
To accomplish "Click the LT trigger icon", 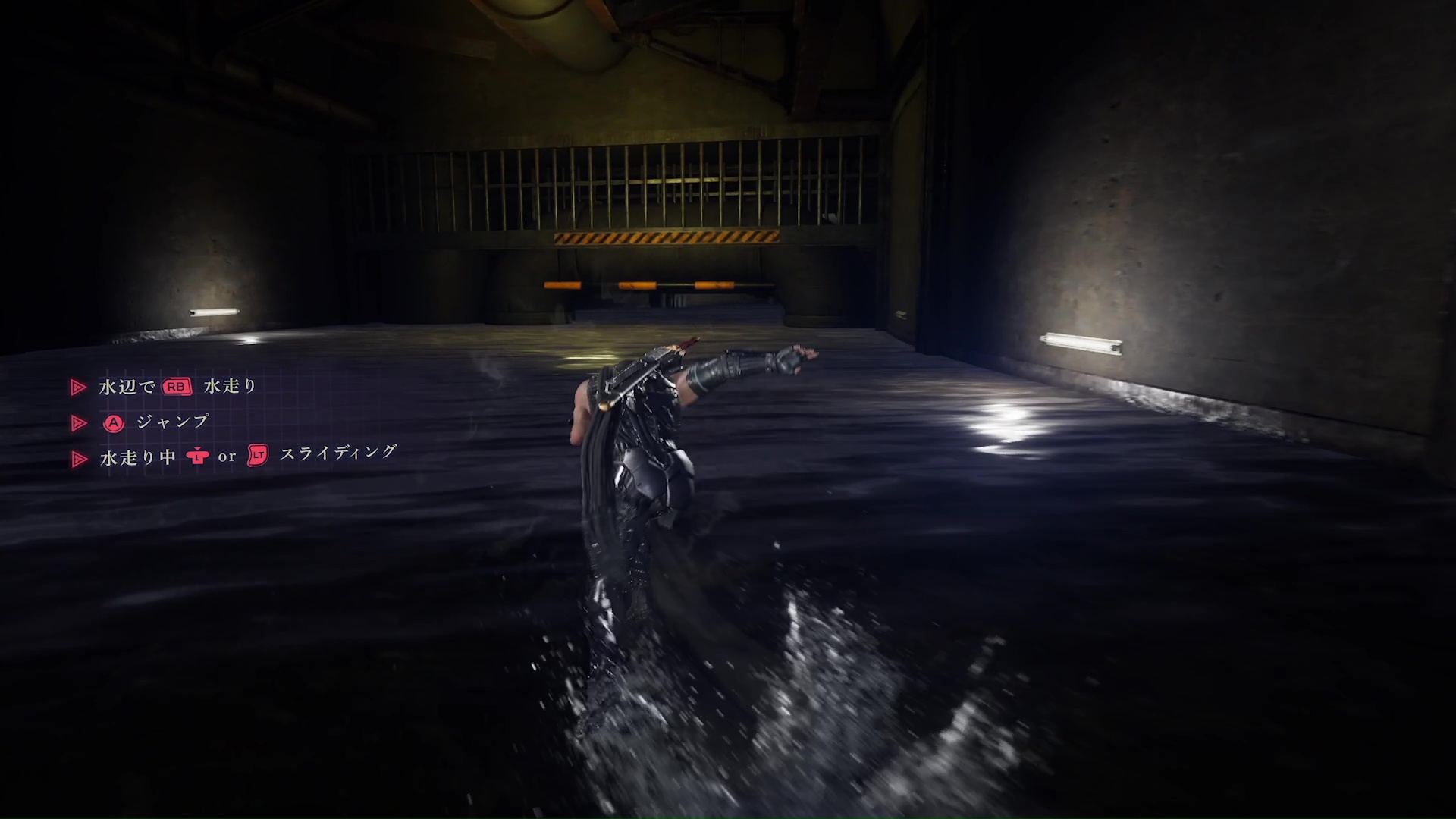I will (258, 457).
